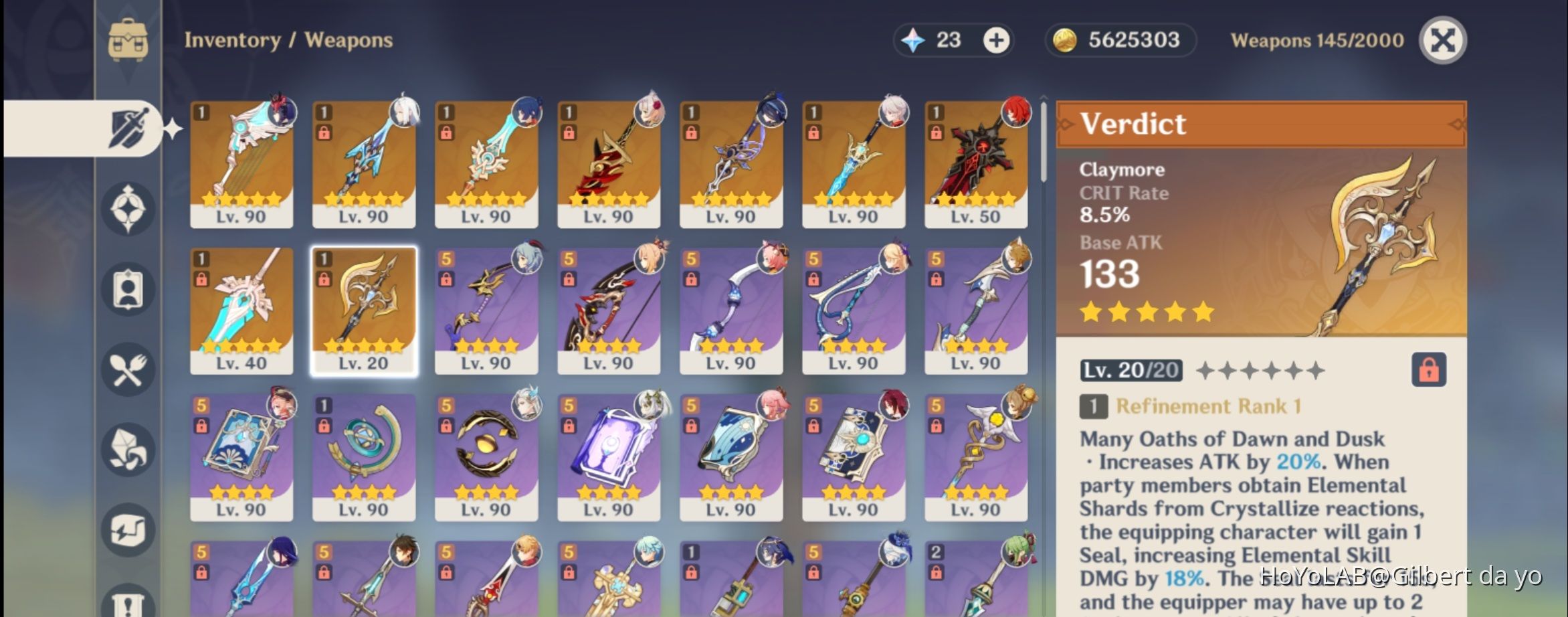Click the Primogem crystal icon

(x=914, y=40)
